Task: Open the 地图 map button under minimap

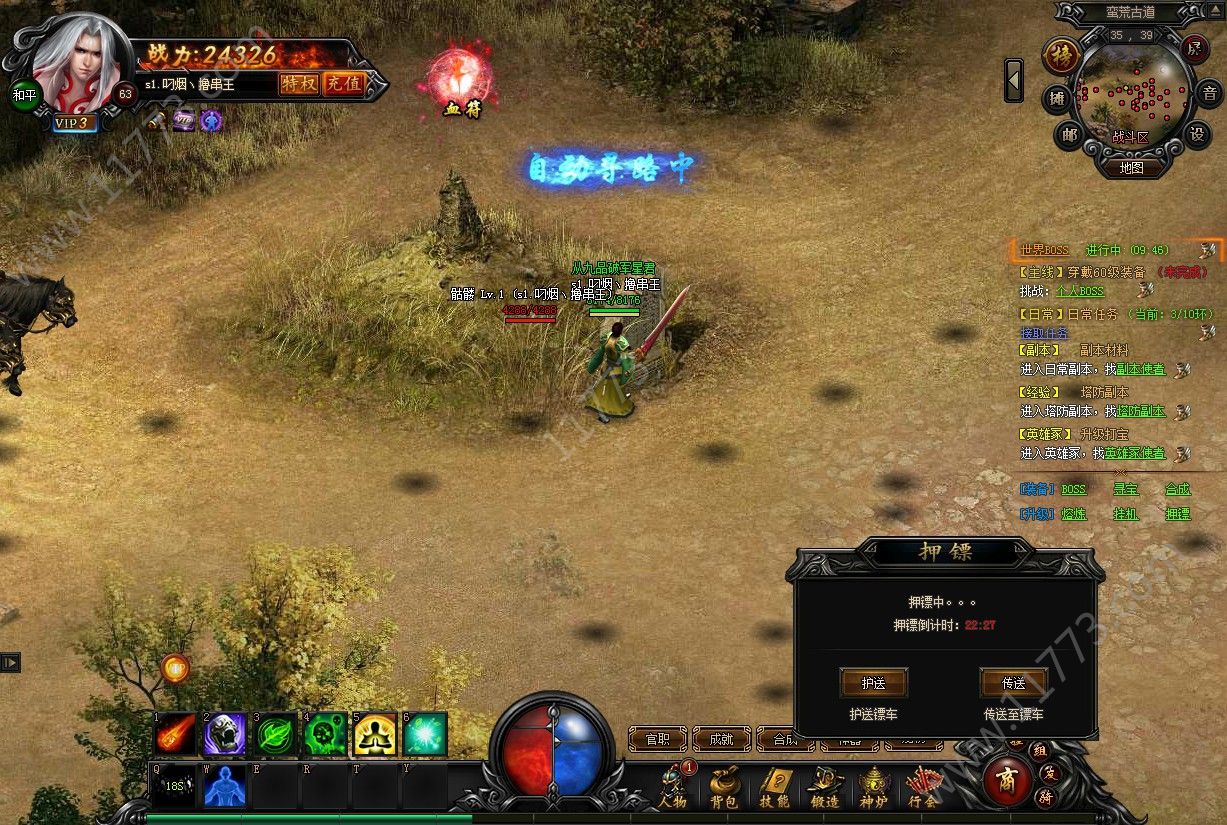Action: [x=1131, y=168]
